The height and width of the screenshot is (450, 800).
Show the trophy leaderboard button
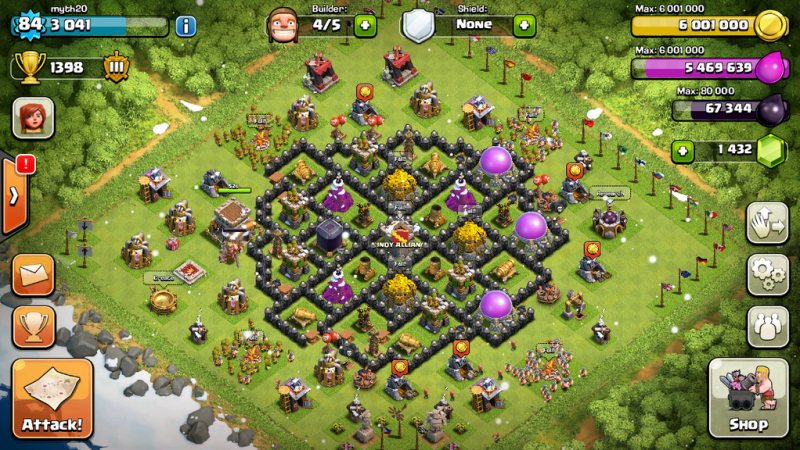tap(33, 326)
